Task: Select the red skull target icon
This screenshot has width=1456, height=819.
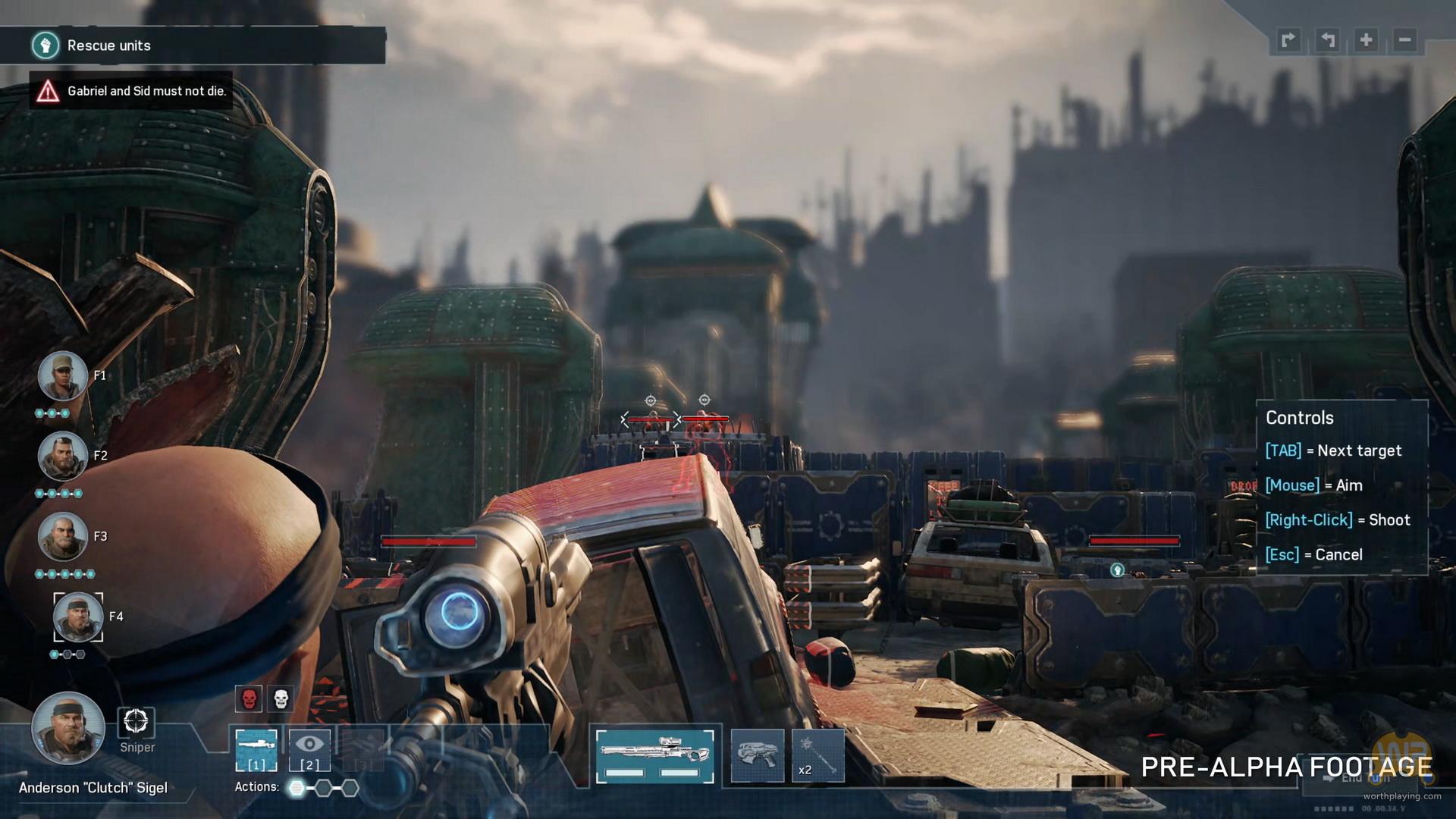Action: 249,698
